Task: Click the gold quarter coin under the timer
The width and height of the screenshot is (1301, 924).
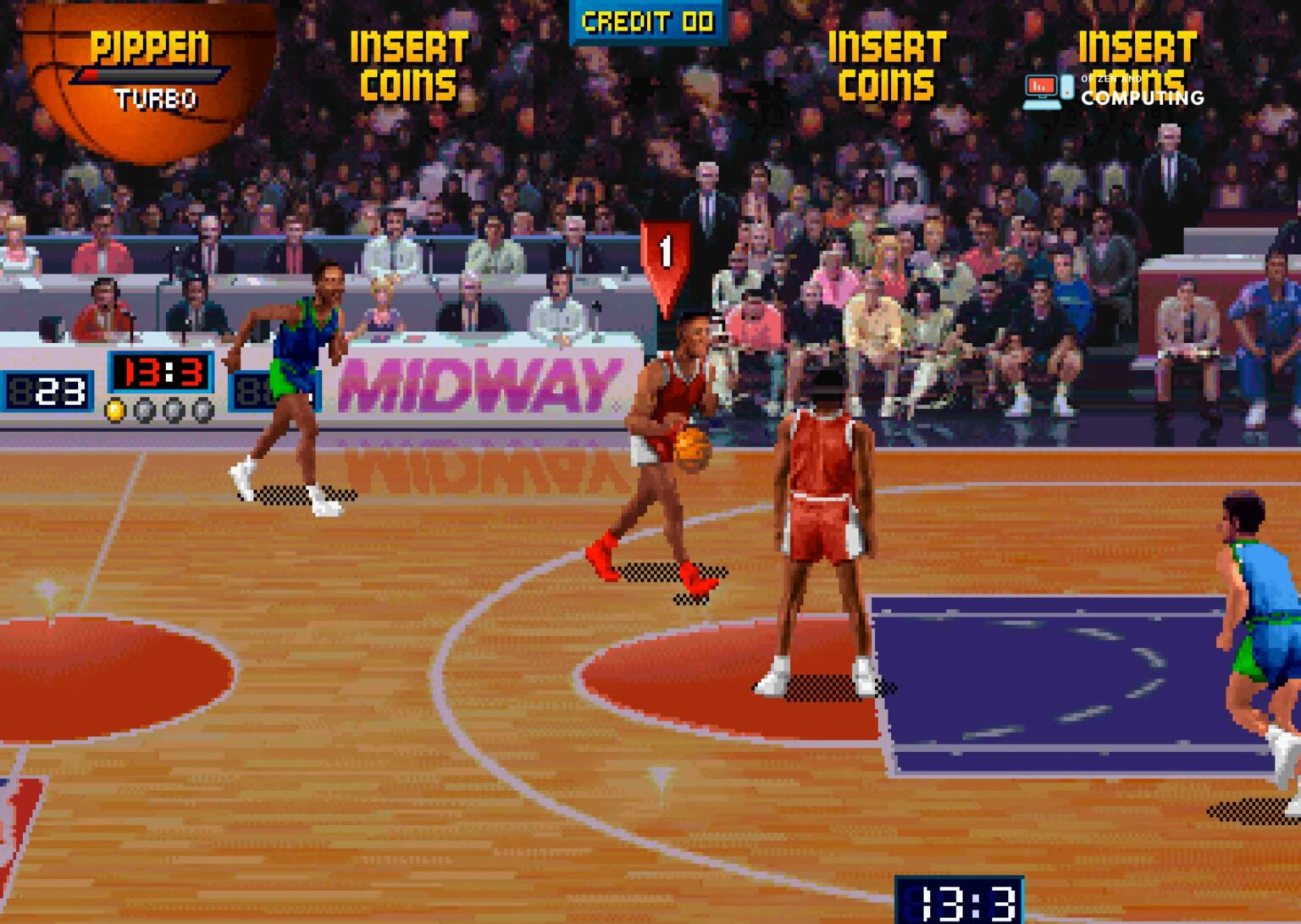Action: click(114, 411)
